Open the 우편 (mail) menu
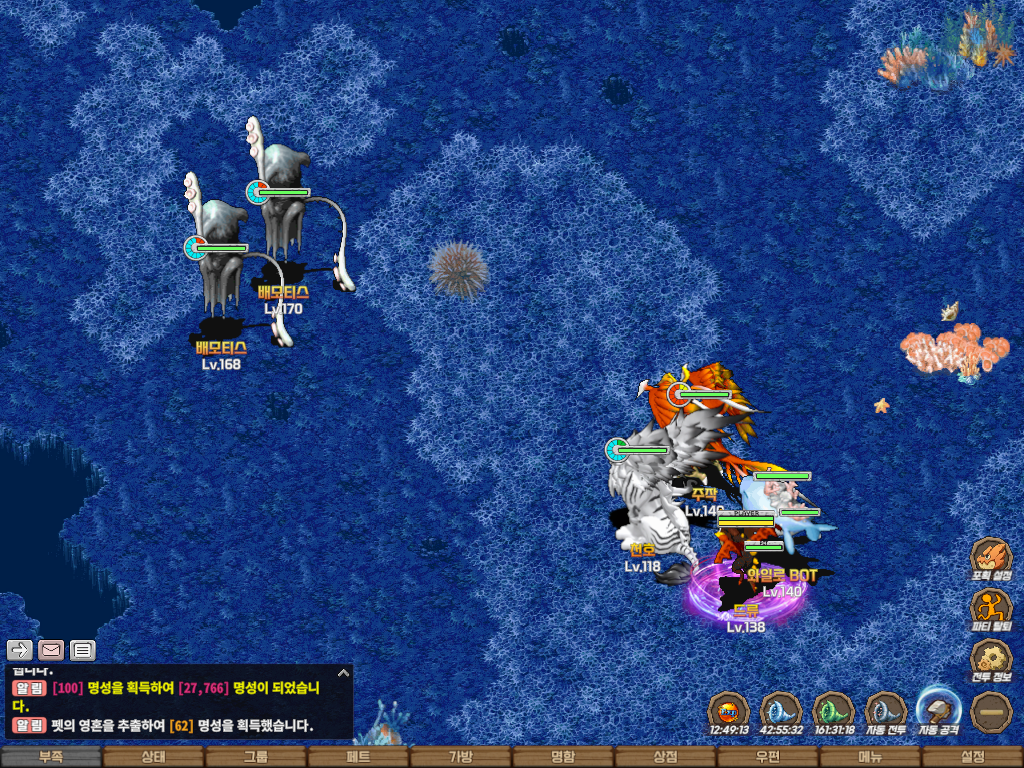Screen dimensions: 1024x768 click(767, 757)
